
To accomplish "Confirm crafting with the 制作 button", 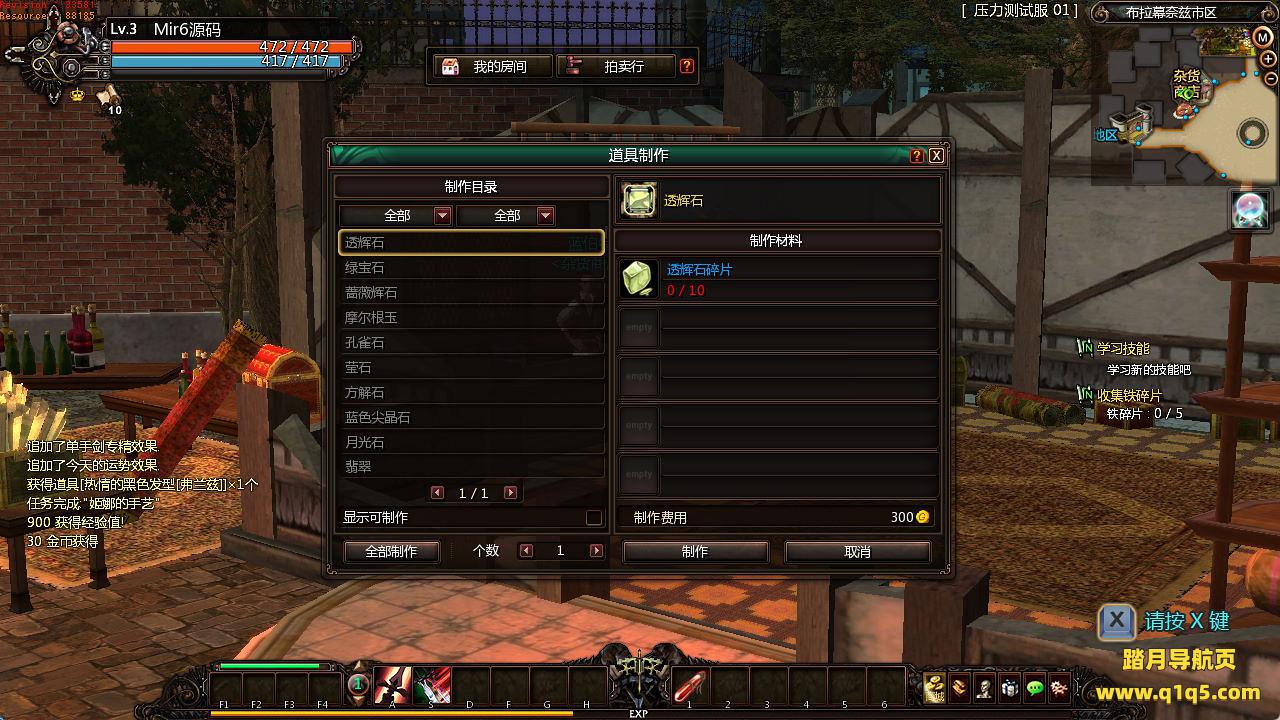I will (x=695, y=552).
